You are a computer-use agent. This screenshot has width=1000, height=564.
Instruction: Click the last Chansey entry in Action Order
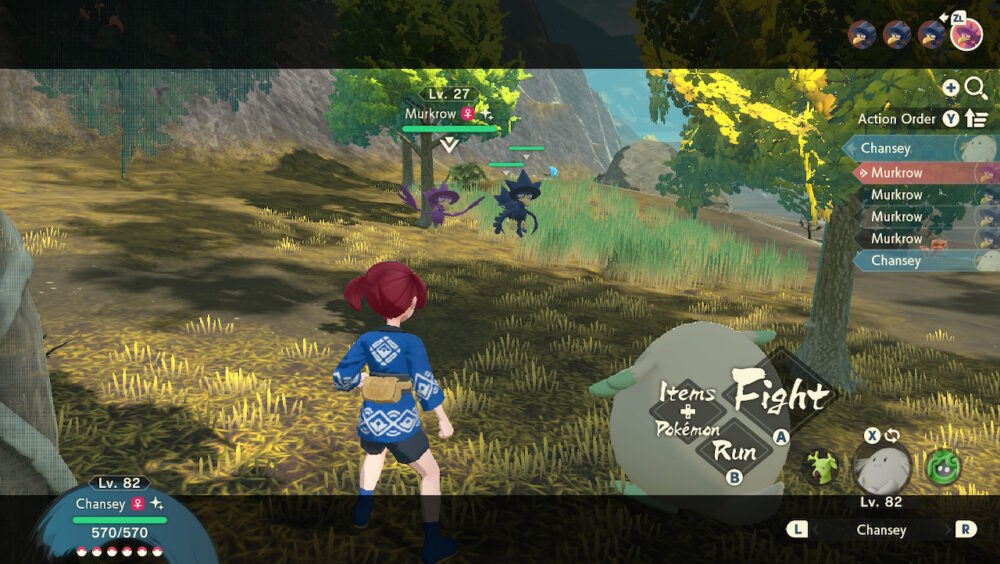915,260
